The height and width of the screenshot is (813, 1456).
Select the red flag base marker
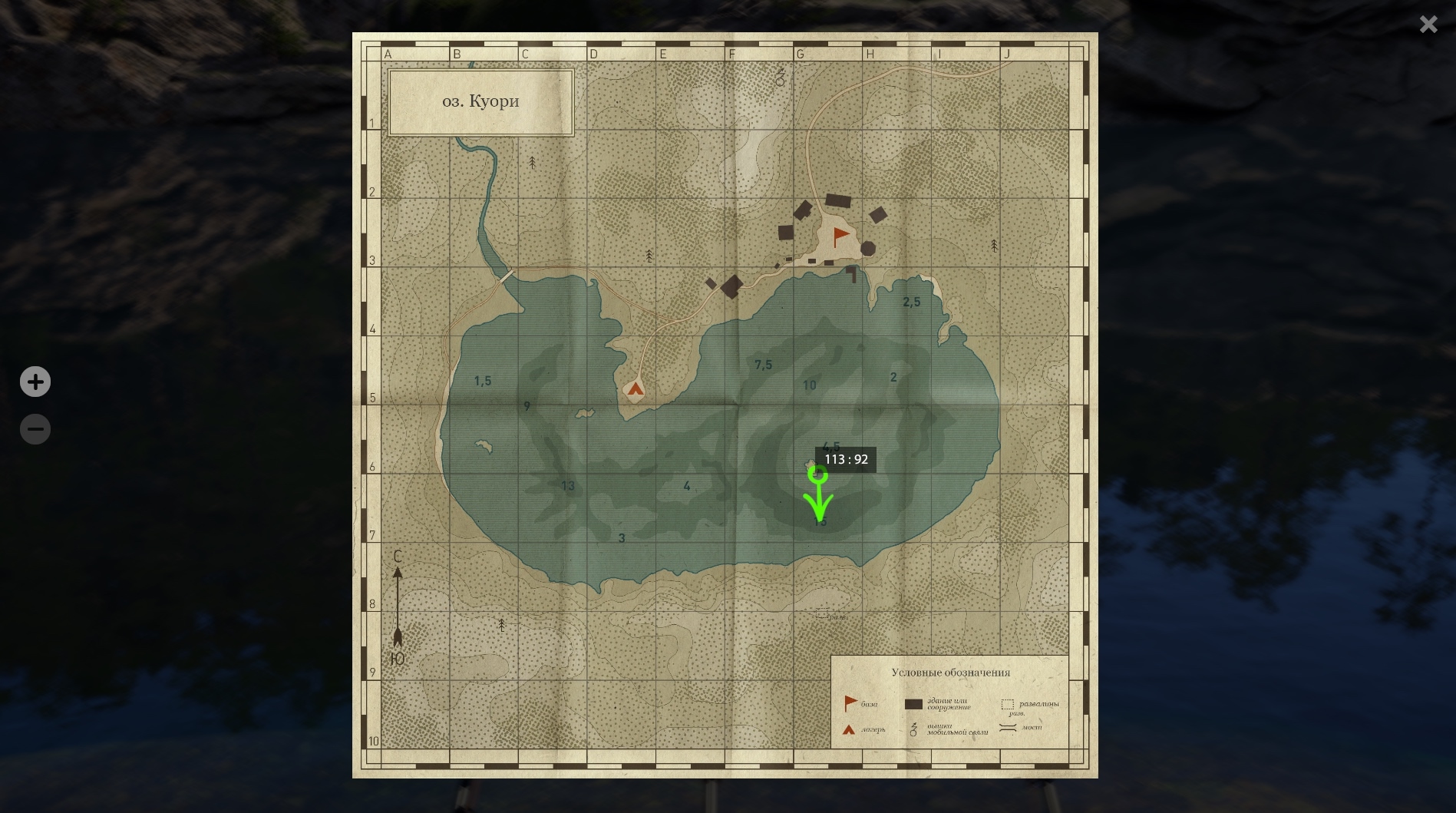841,236
